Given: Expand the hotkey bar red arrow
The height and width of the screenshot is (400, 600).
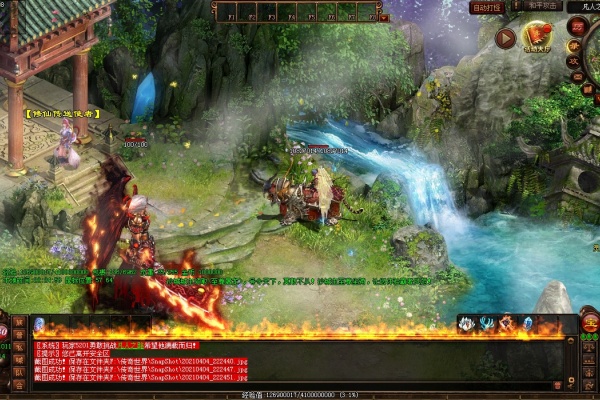Looking at the screenshot, I should [x=383, y=17].
